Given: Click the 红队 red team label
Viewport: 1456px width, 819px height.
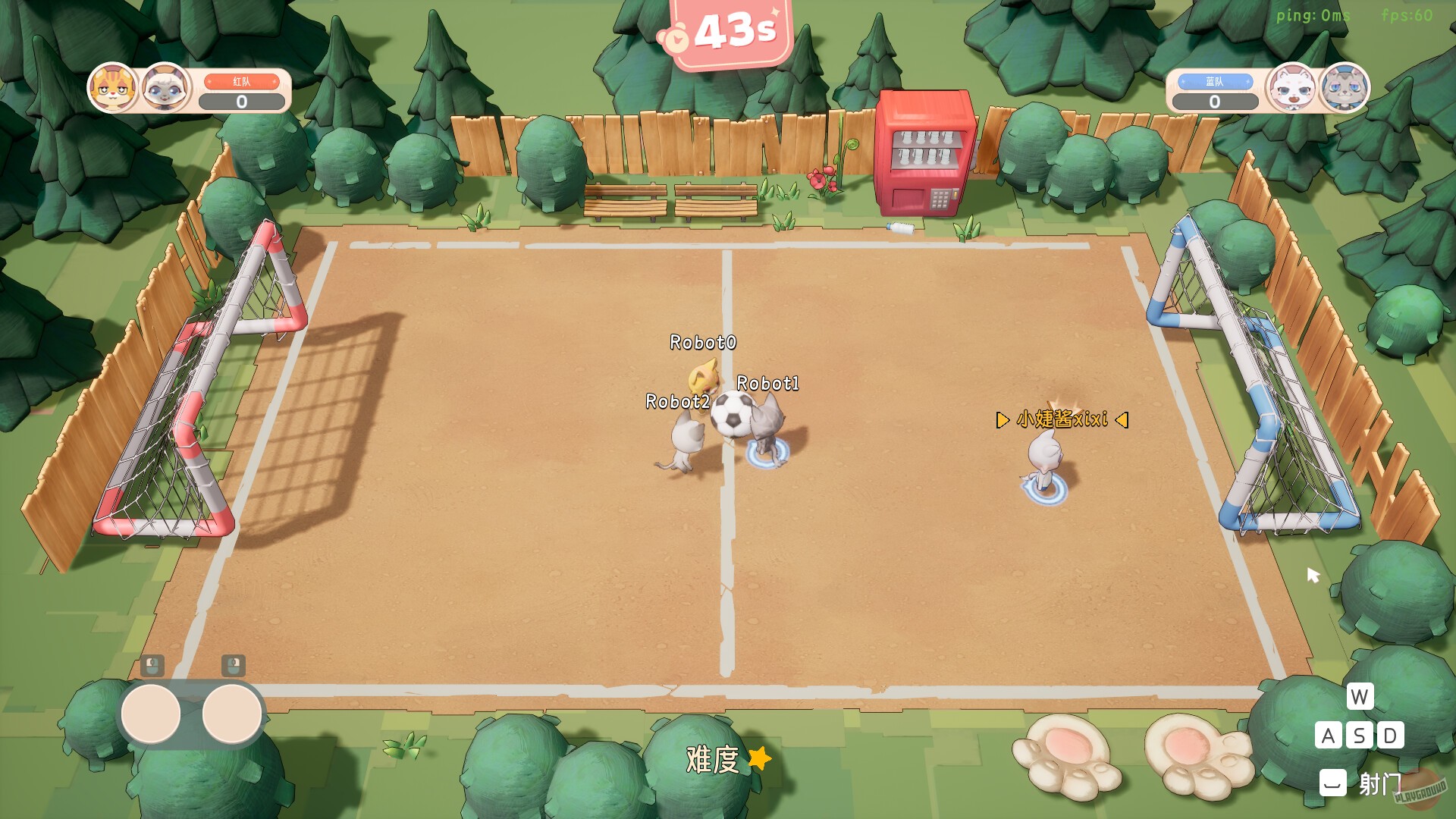Looking at the screenshot, I should pyautogui.click(x=241, y=80).
